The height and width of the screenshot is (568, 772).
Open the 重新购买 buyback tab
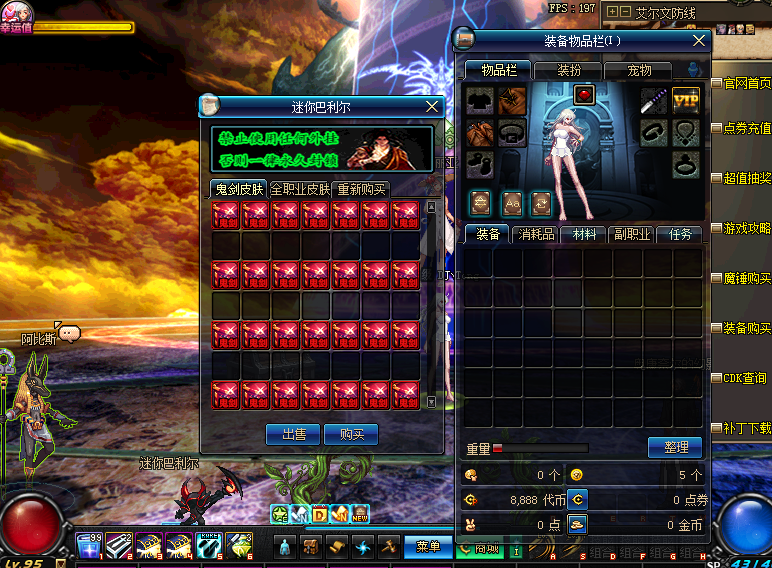(x=361, y=189)
